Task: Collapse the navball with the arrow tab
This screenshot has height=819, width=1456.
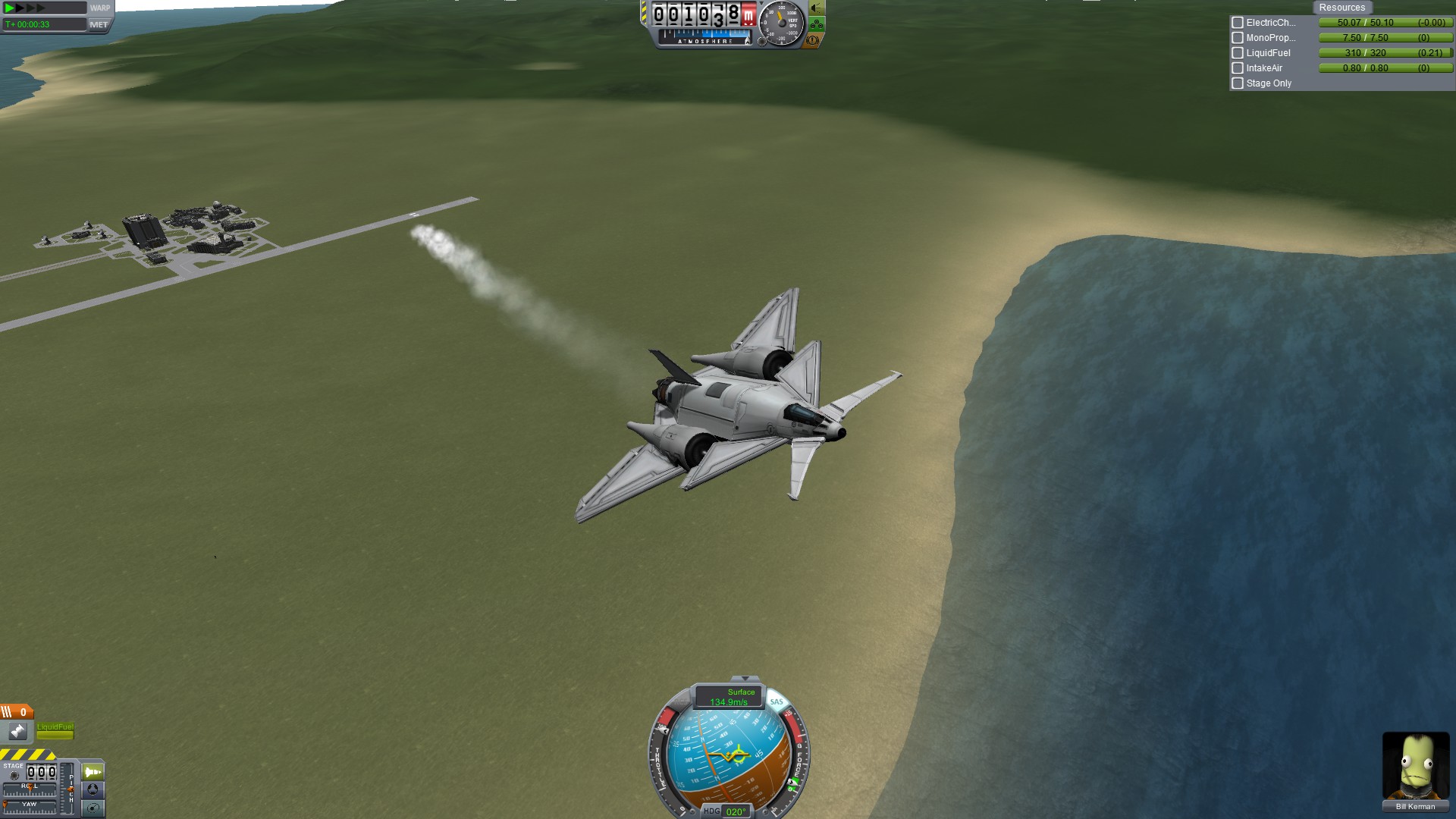Action: 745,679
